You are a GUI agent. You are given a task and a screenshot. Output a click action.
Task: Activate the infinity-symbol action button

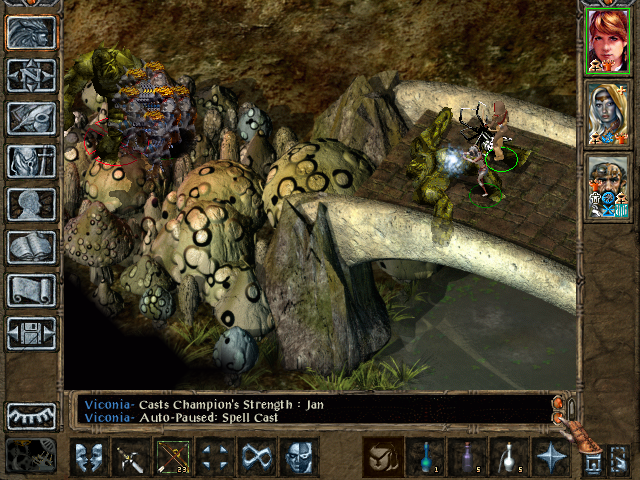(257, 458)
